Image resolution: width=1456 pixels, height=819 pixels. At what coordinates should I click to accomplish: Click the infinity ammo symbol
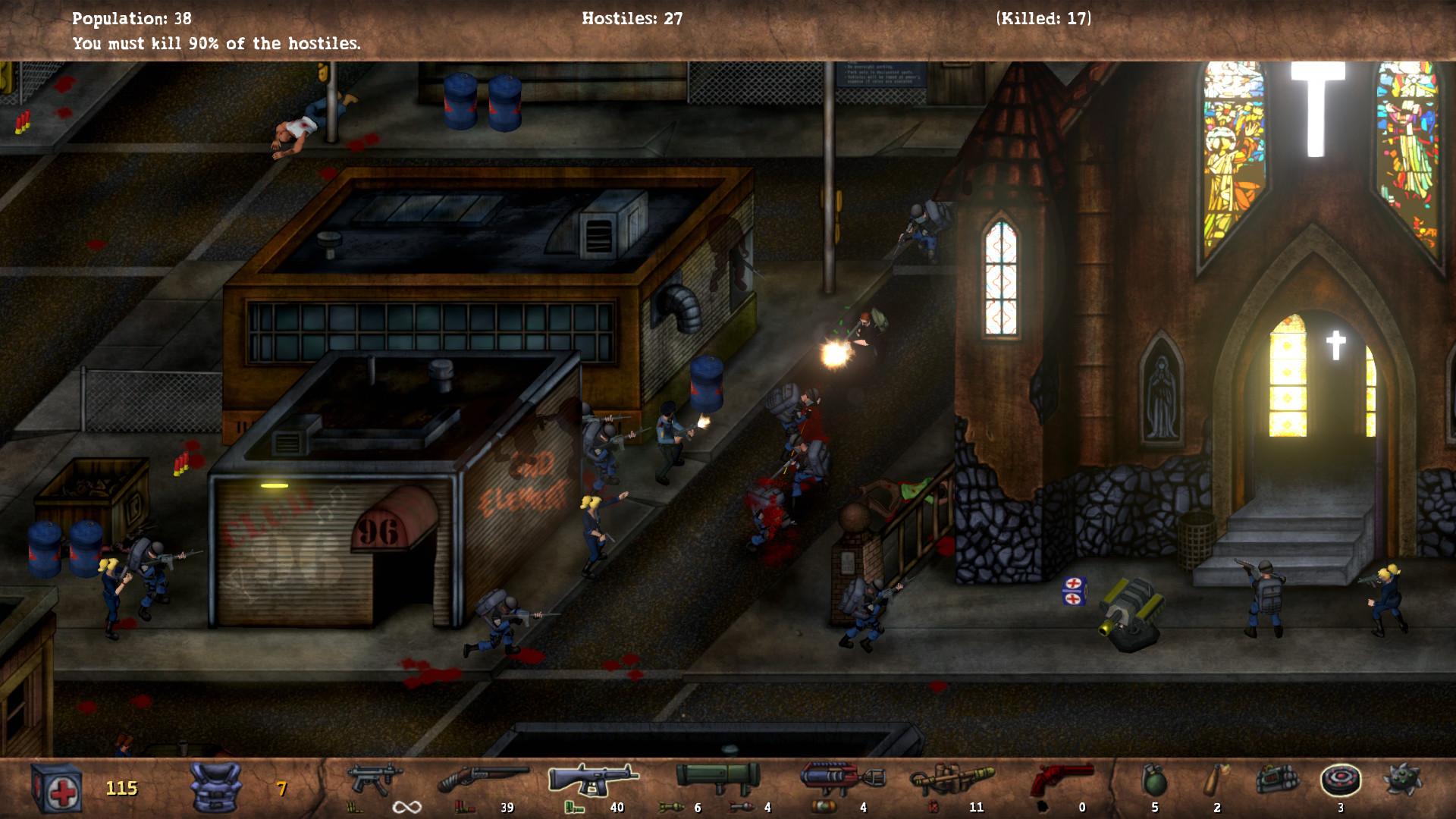(x=406, y=807)
